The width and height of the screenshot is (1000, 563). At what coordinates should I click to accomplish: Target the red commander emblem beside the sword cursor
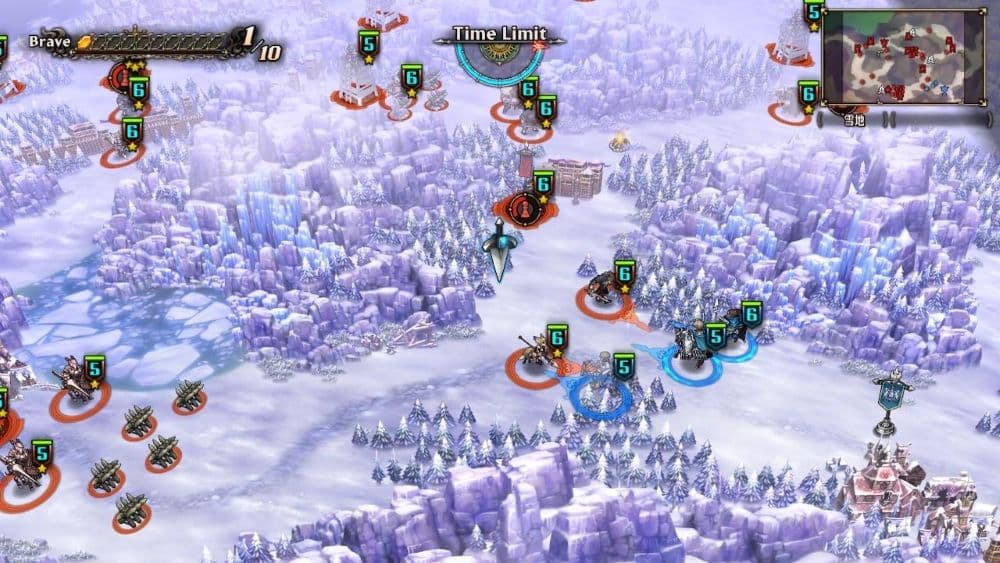[520, 208]
